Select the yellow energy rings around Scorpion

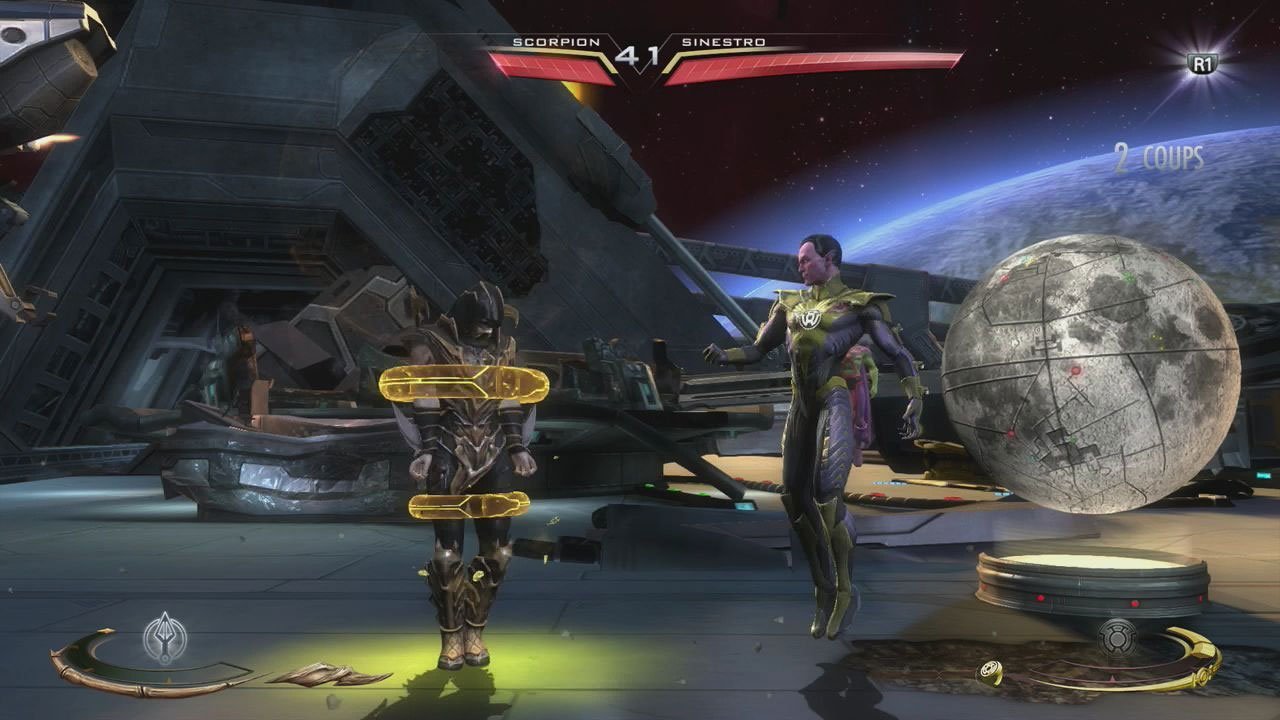pos(465,385)
